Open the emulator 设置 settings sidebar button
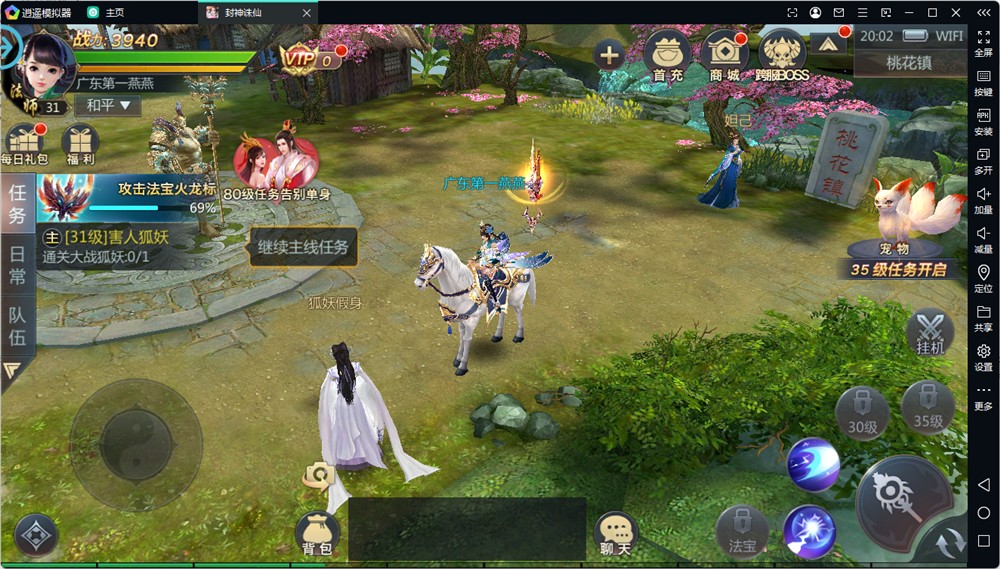Screen dimensions: 1000x569 (x=983, y=357)
